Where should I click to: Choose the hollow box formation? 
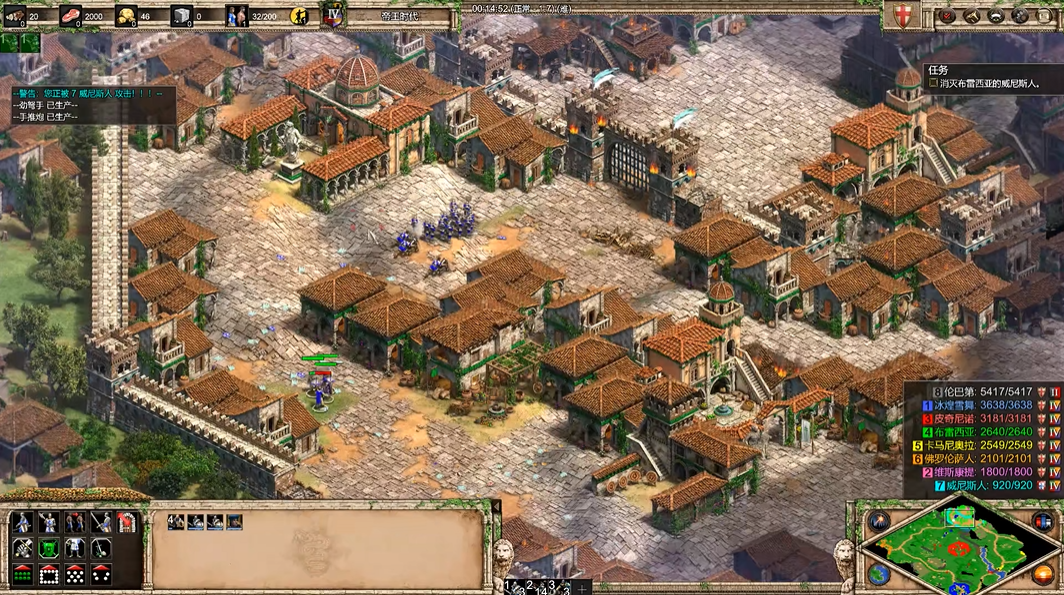49,574
